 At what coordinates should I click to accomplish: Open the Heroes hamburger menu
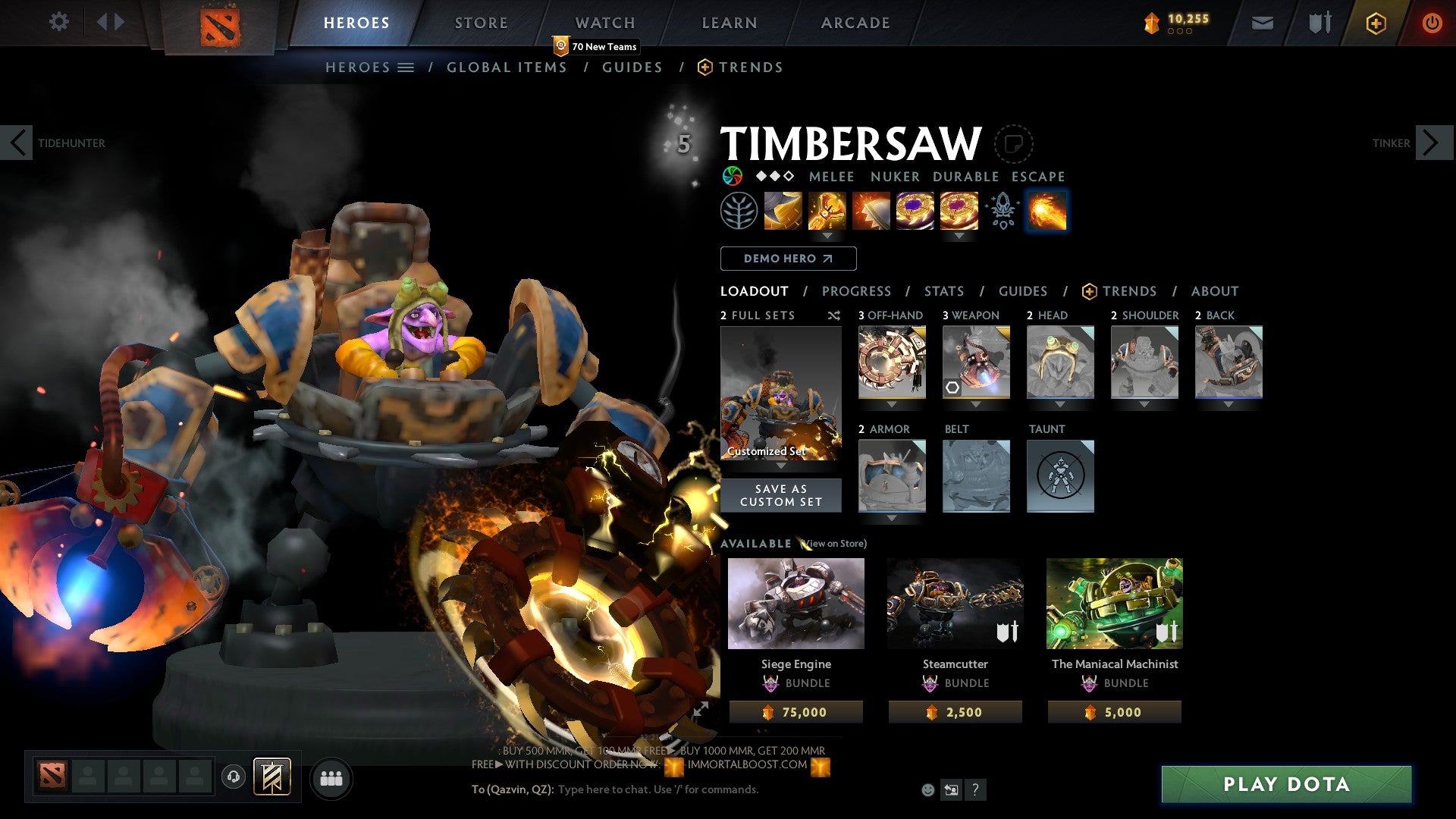point(406,67)
